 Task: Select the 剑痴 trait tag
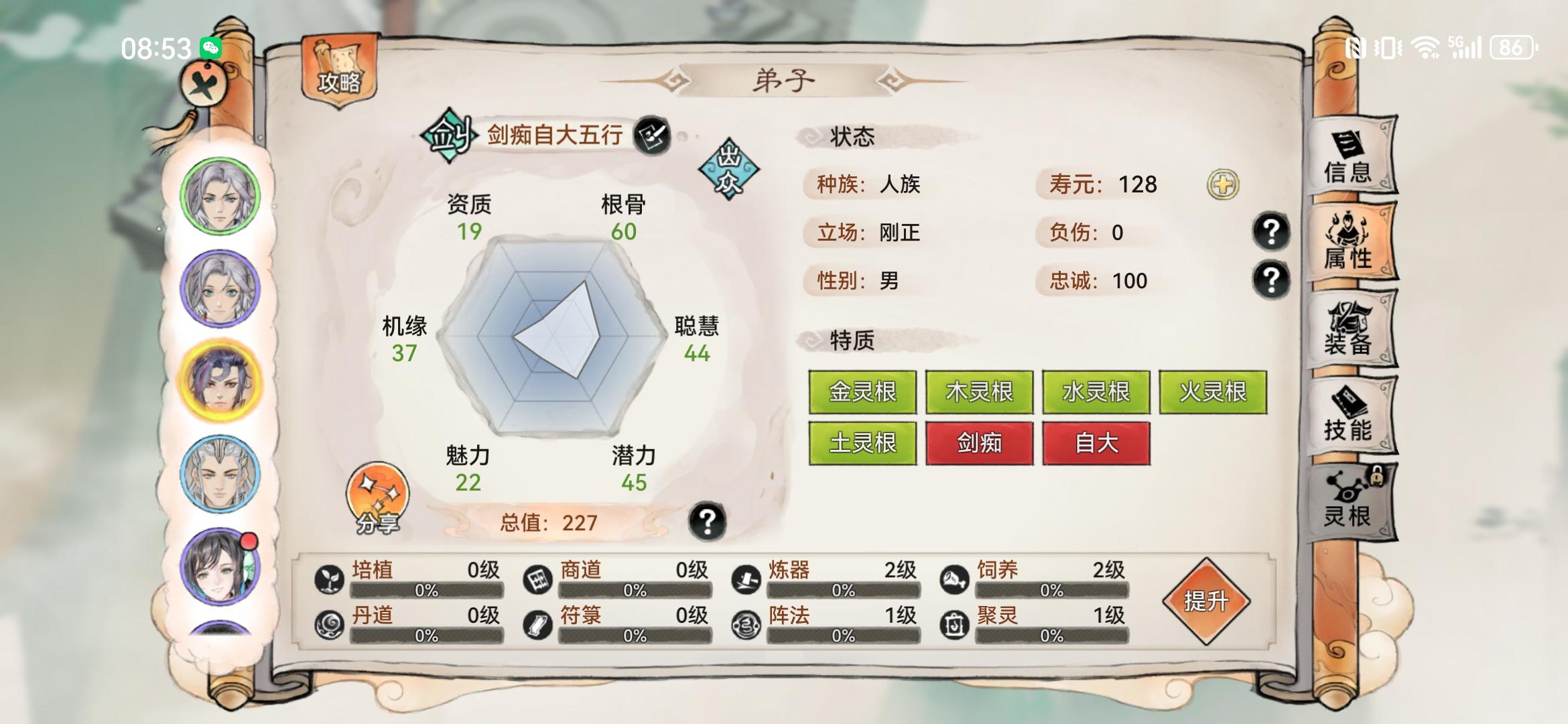[x=979, y=444]
